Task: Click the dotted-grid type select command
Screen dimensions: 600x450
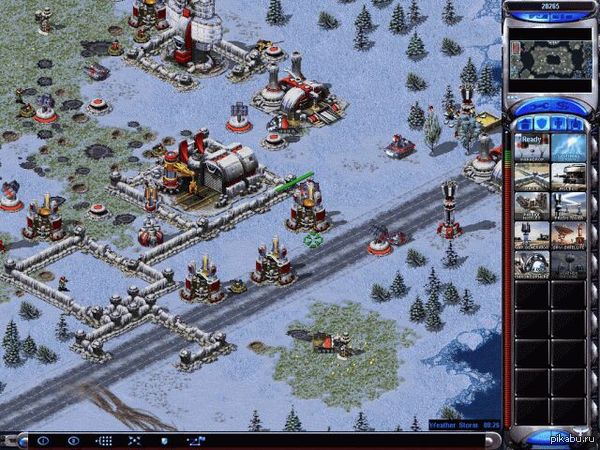Action: click(x=104, y=440)
